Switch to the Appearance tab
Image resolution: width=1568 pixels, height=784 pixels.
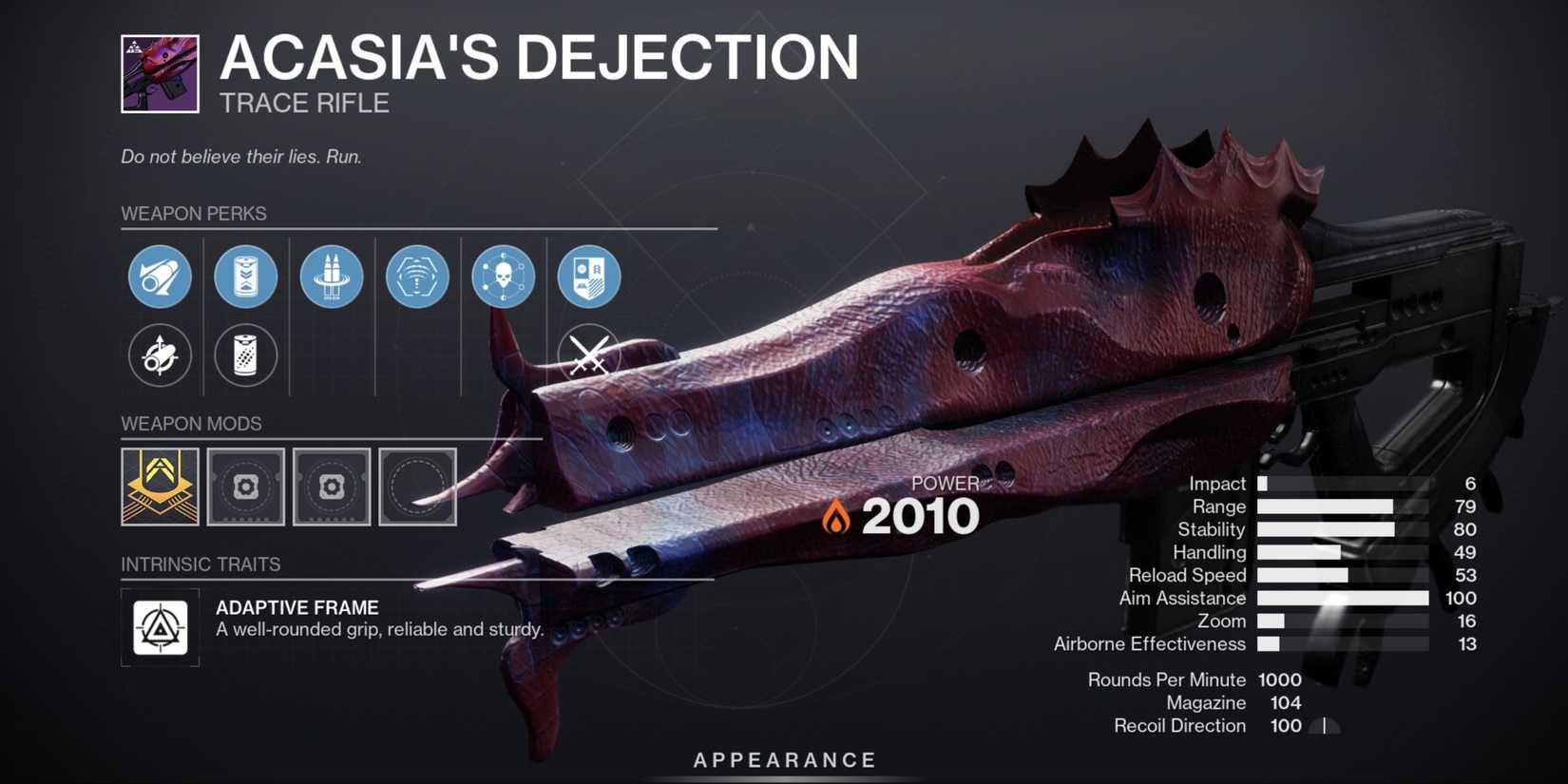click(x=783, y=759)
